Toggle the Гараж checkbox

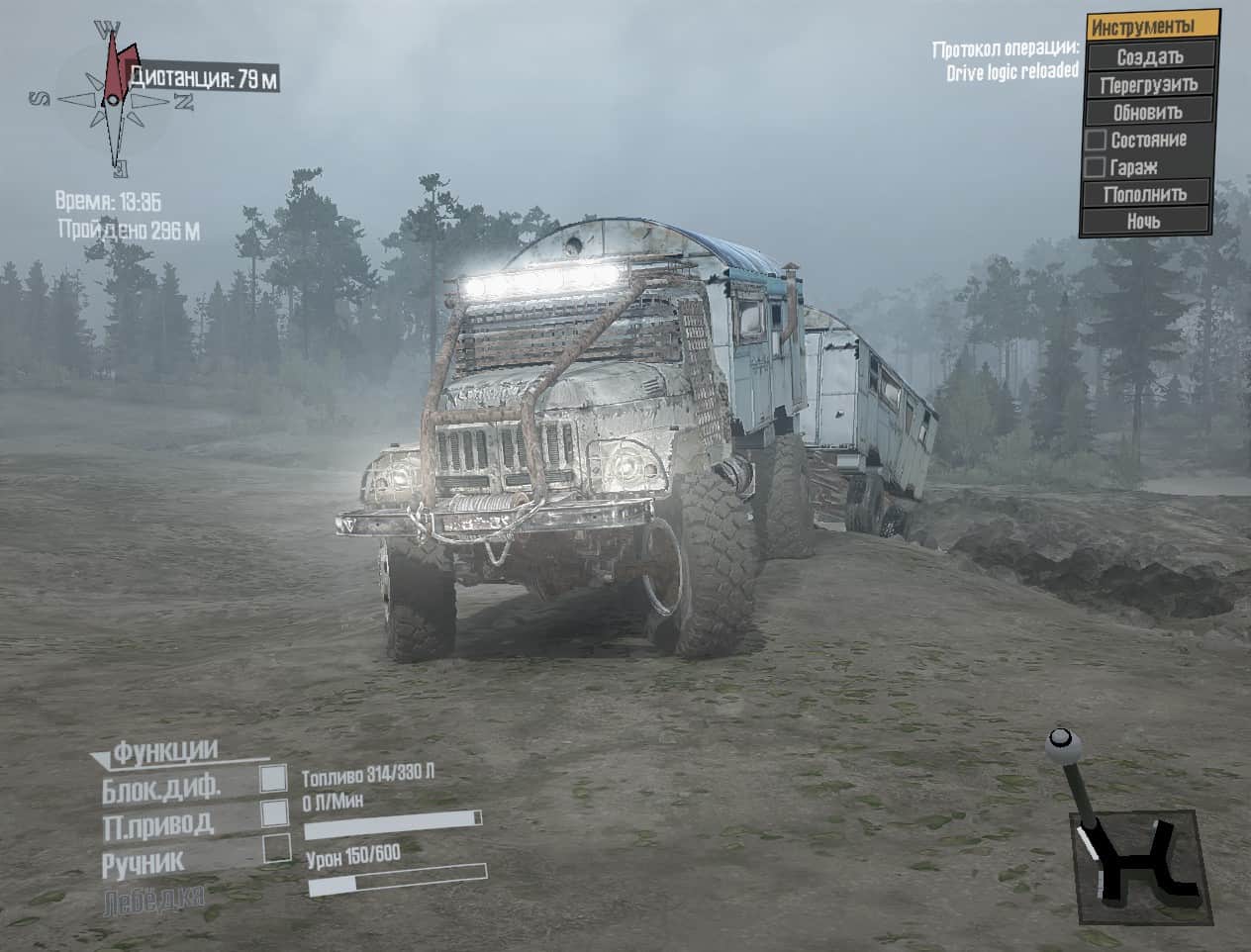[x=1096, y=167]
